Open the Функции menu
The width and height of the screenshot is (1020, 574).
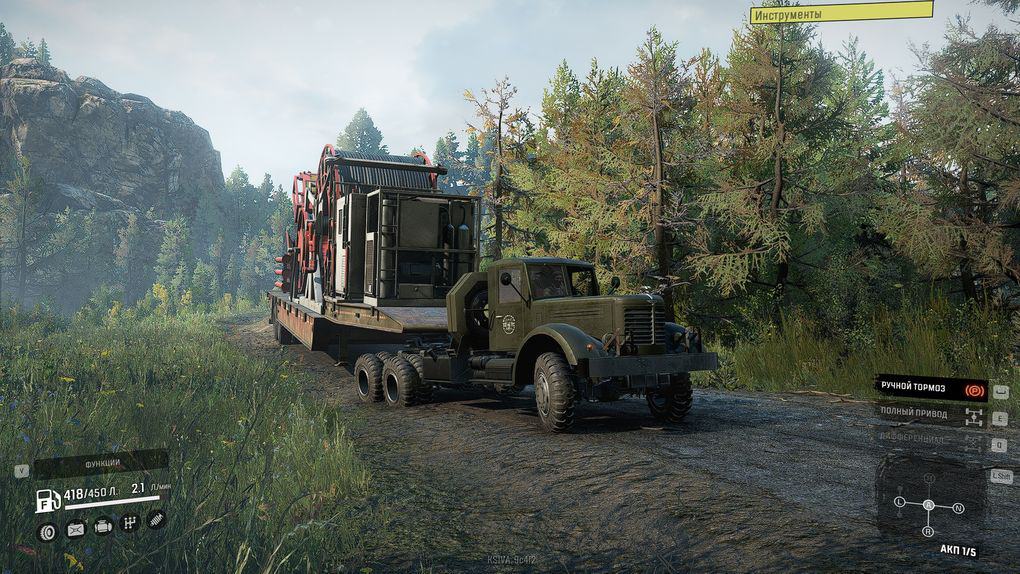(100, 464)
